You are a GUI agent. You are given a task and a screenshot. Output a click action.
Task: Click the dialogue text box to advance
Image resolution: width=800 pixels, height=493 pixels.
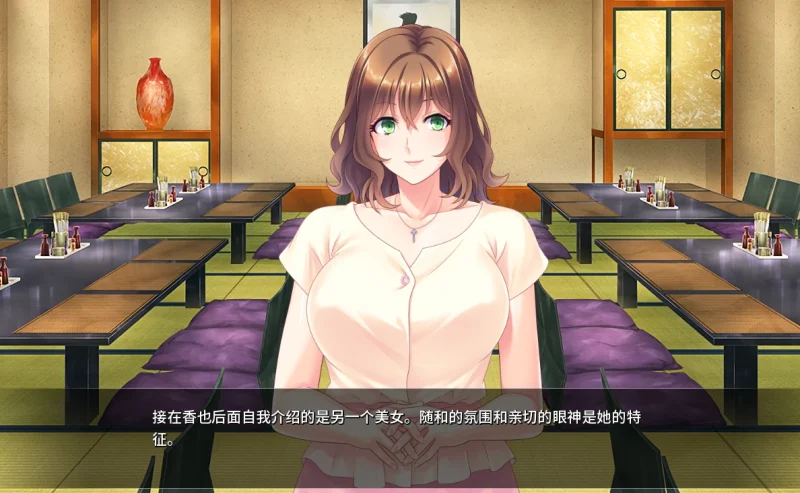pyautogui.click(x=400, y=426)
